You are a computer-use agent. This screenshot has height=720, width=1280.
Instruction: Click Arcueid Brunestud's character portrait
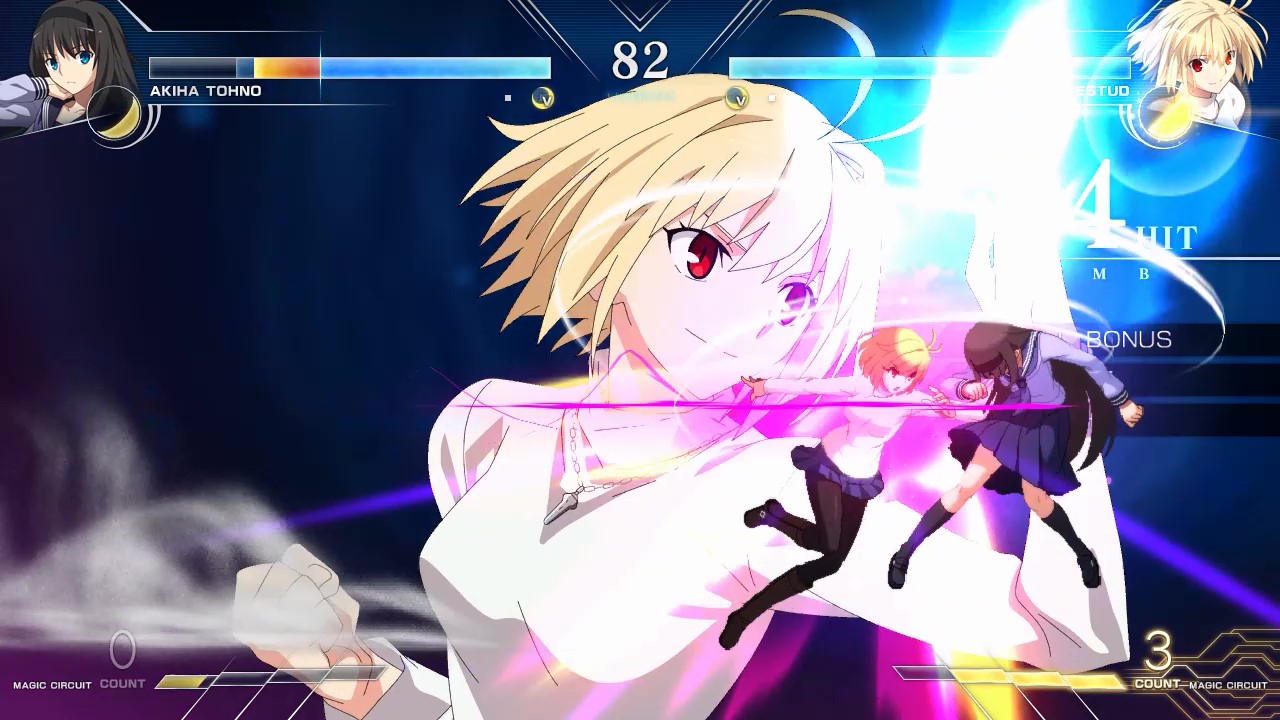[x=1215, y=55]
